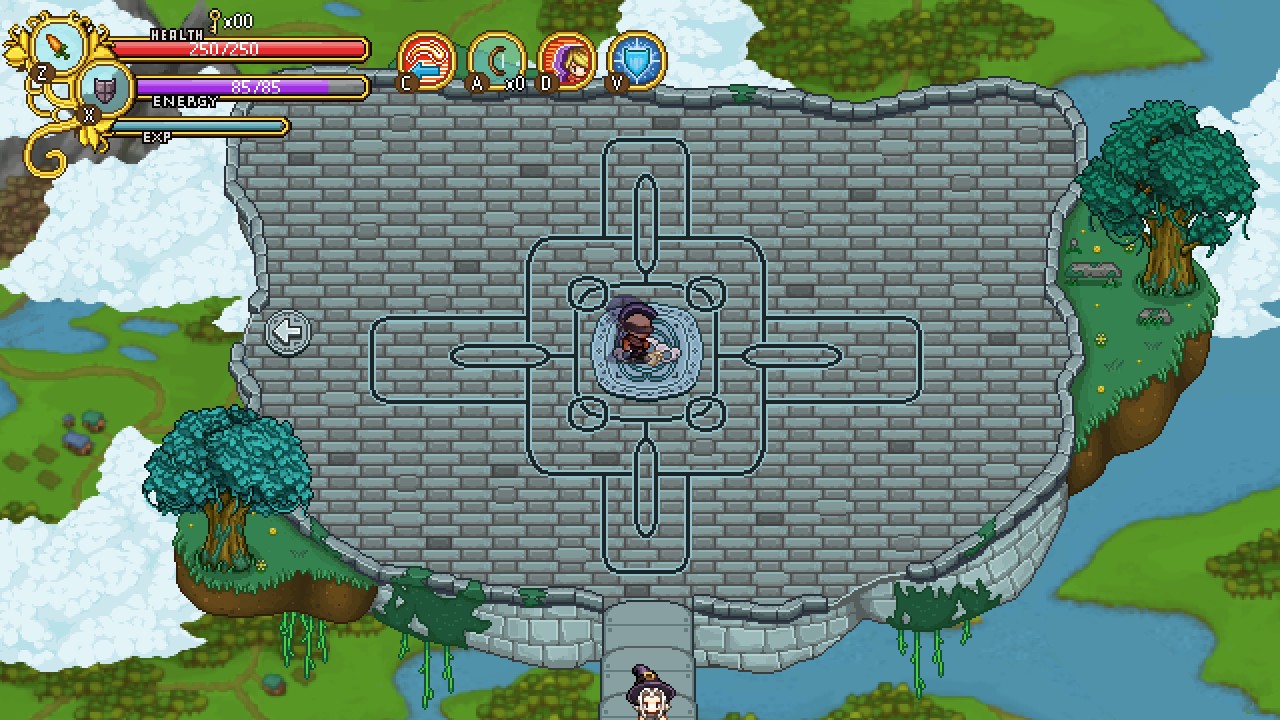Click the x00 key count label
Viewport: 1280px width, 720px height.
(239, 19)
